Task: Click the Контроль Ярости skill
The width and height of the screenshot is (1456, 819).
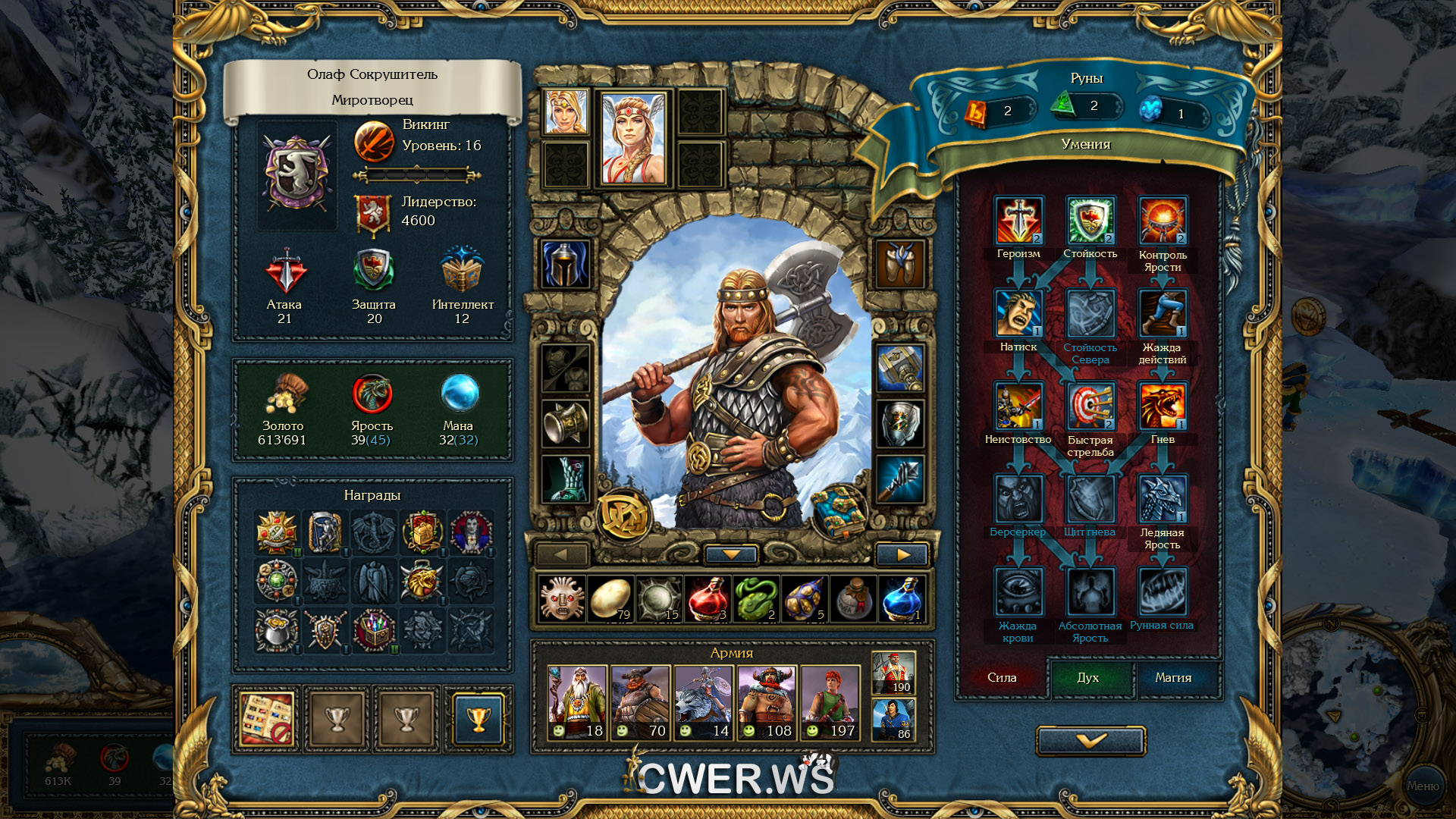Action: [1163, 221]
